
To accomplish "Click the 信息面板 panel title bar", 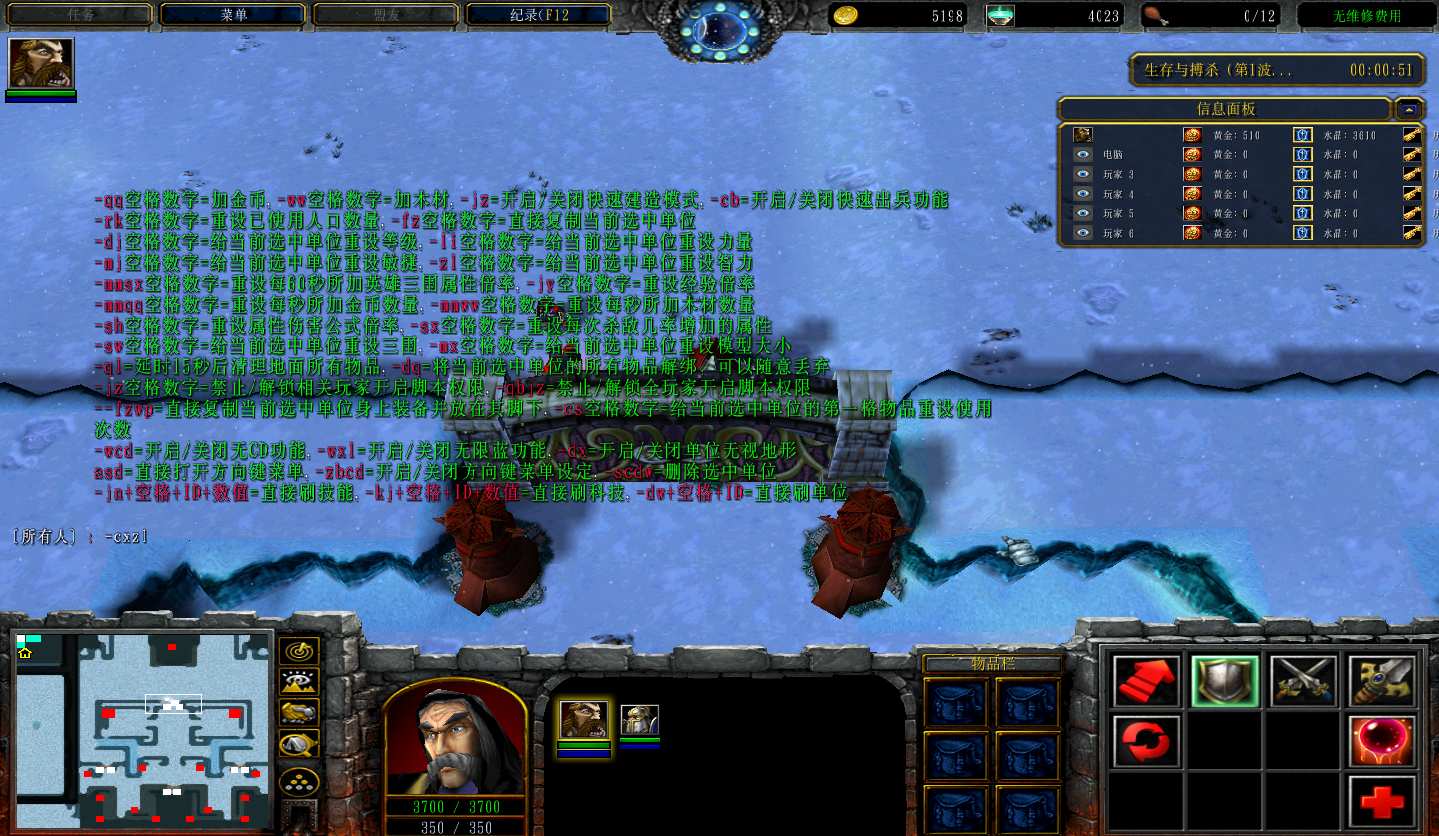I will point(1225,109).
